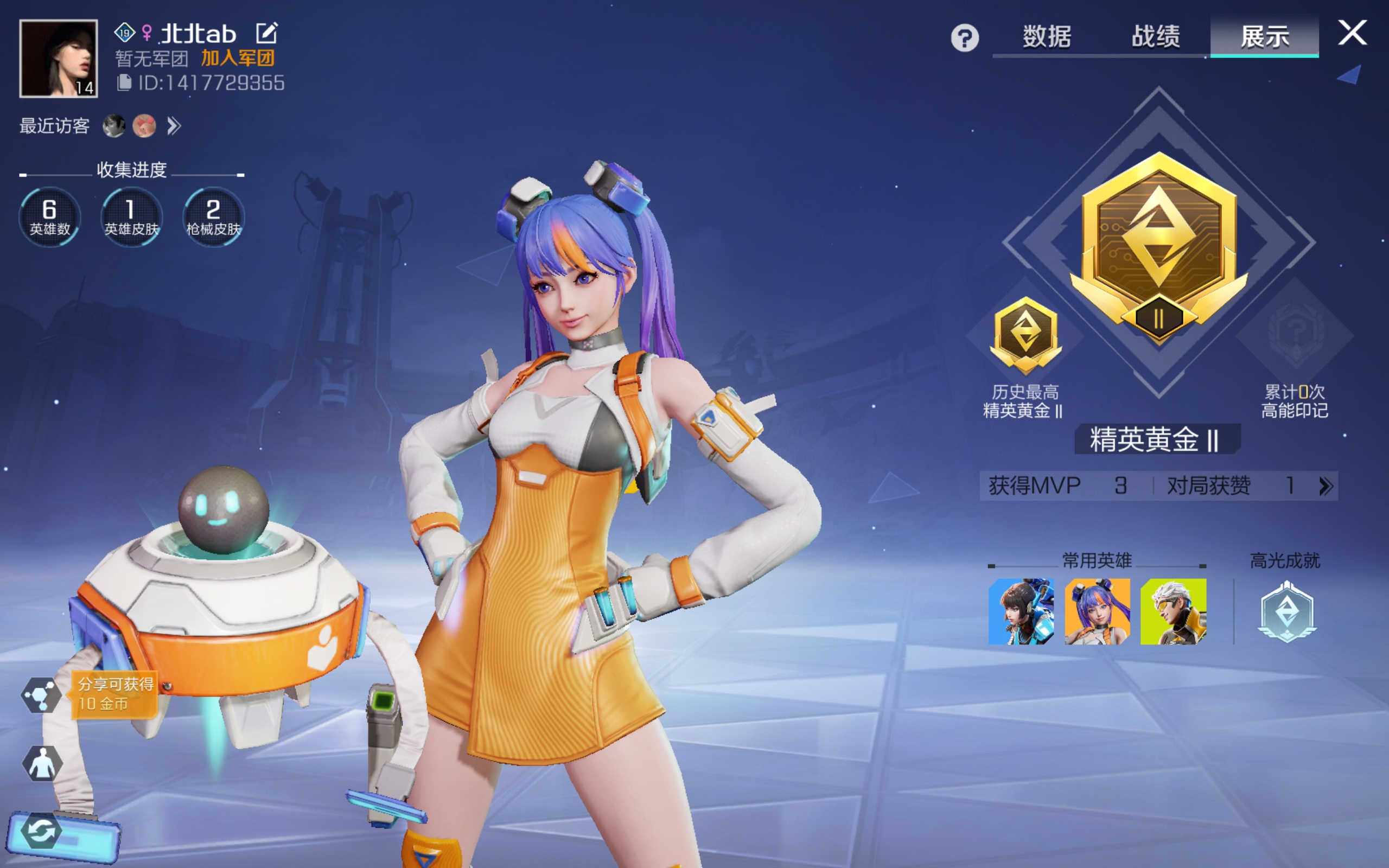
Task: Open the character figure icon
Action: (x=42, y=763)
